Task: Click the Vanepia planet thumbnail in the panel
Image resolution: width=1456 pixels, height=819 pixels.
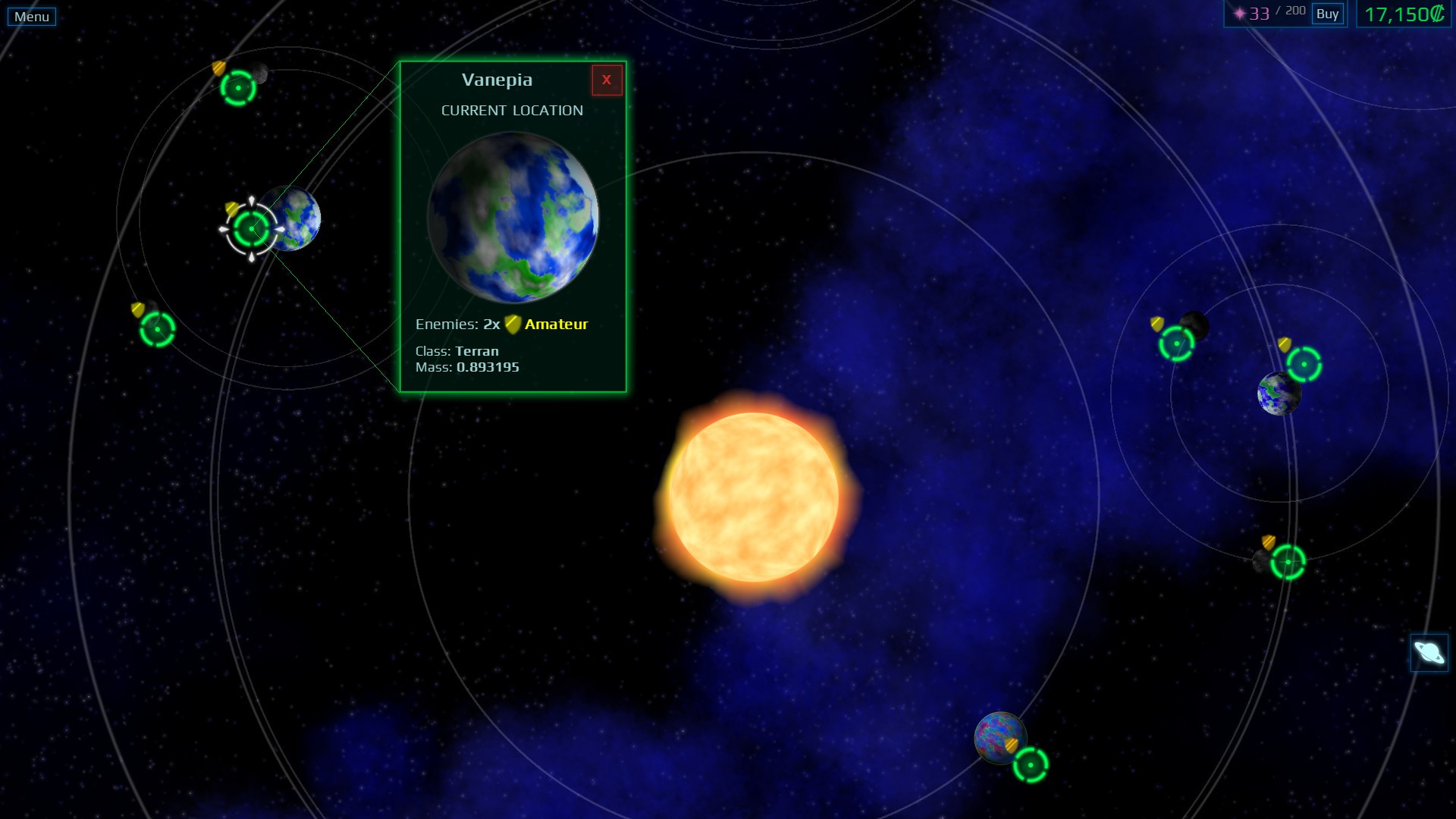Action: coord(512,218)
